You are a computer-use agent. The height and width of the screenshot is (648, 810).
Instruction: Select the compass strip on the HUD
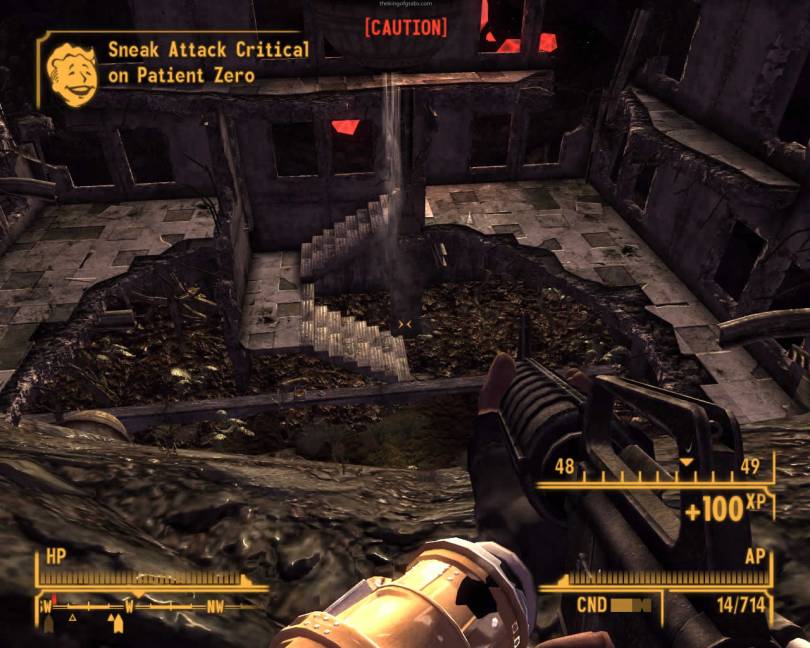click(150, 607)
